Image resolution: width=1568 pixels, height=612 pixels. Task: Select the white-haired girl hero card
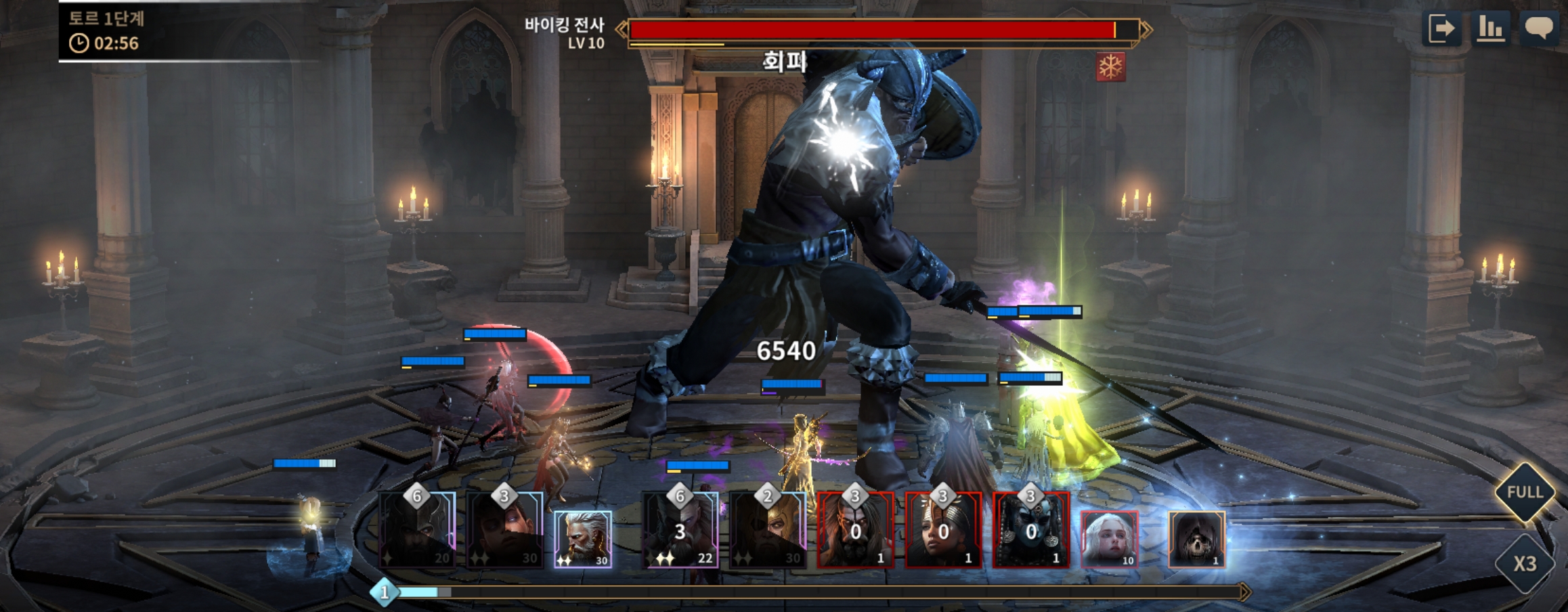click(1109, 538)
